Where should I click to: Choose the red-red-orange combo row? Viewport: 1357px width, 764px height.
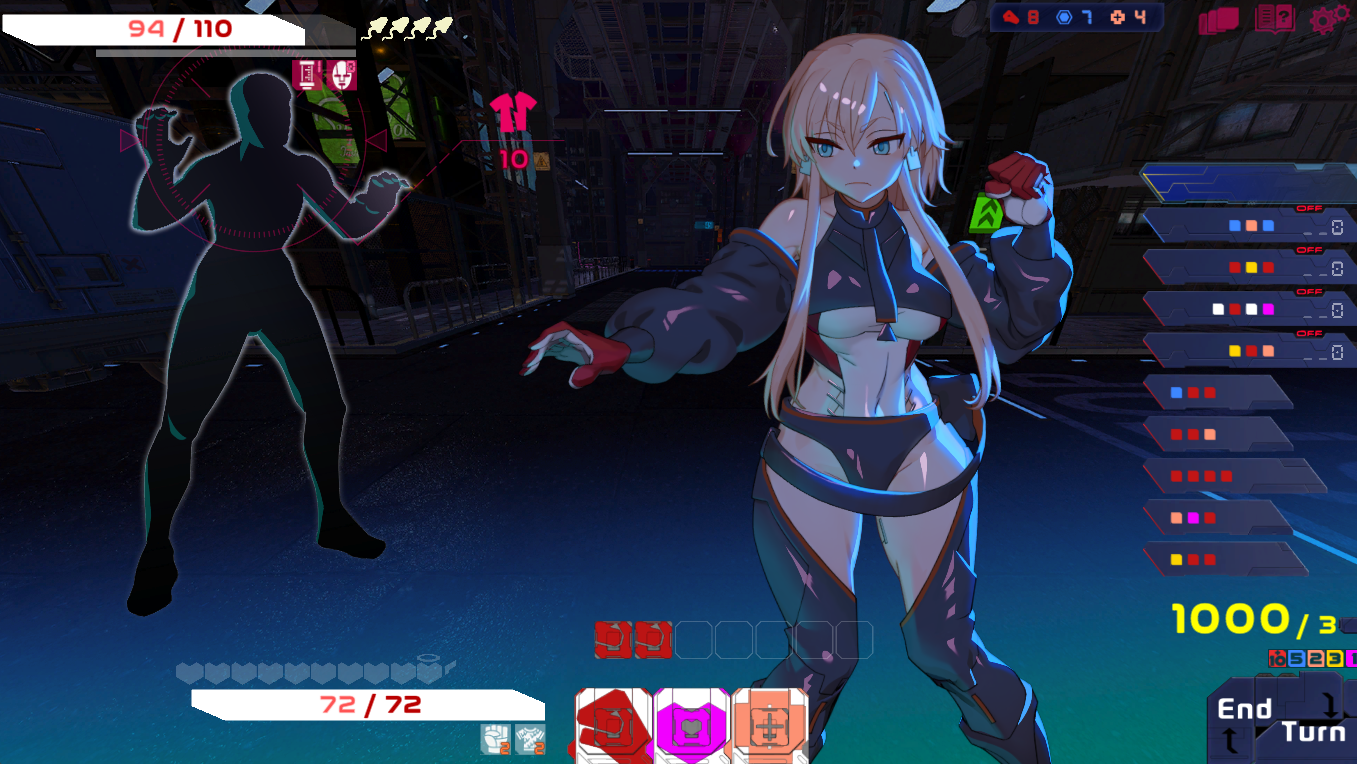pyautogui.click(x=1218, y=434)
